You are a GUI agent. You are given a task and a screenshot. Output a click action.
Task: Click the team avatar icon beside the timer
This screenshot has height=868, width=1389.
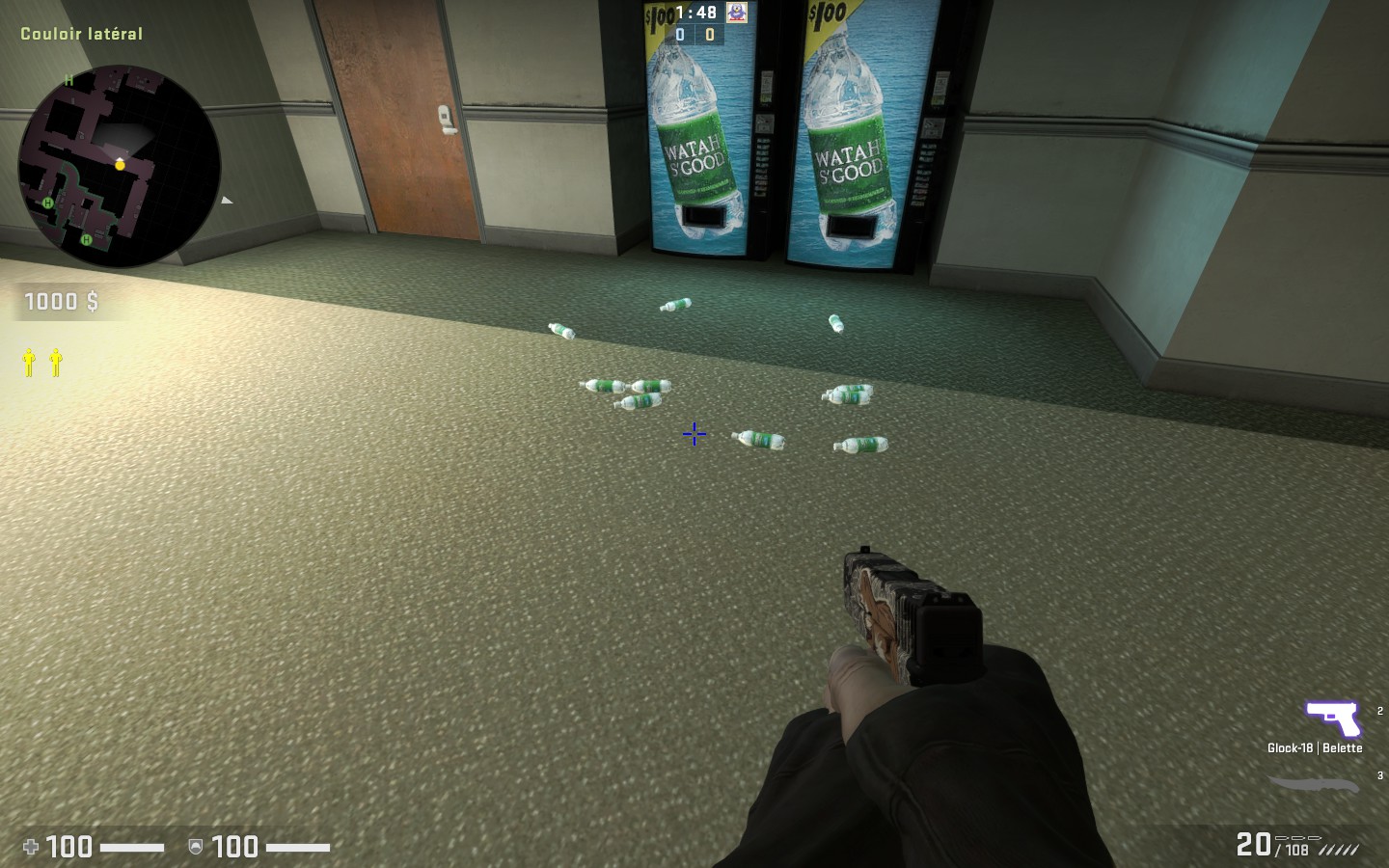(737, 13)
